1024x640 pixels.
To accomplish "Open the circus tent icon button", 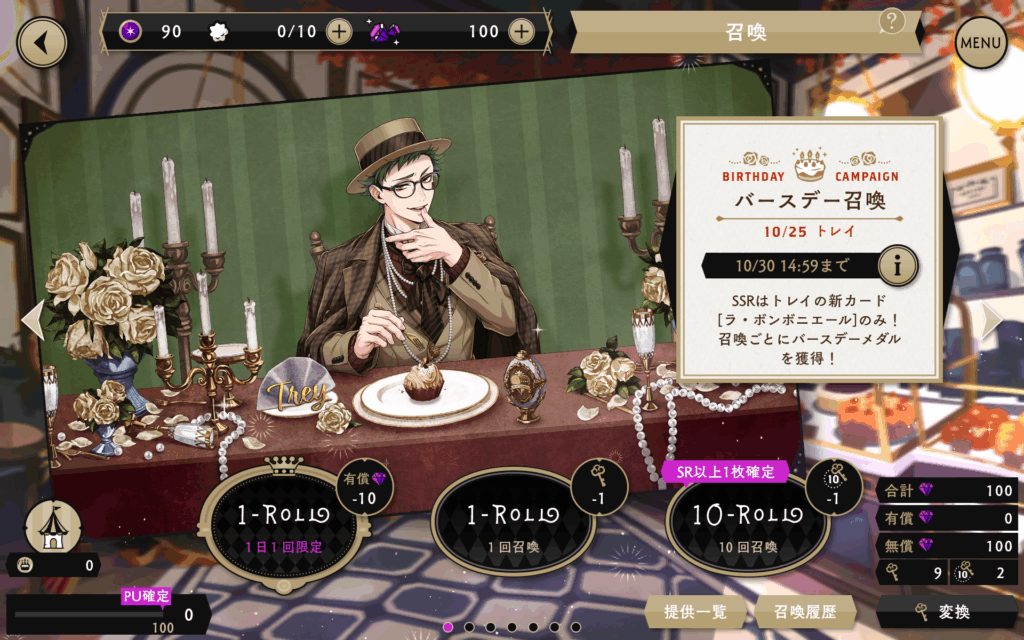I will click(x=53, y=524).
